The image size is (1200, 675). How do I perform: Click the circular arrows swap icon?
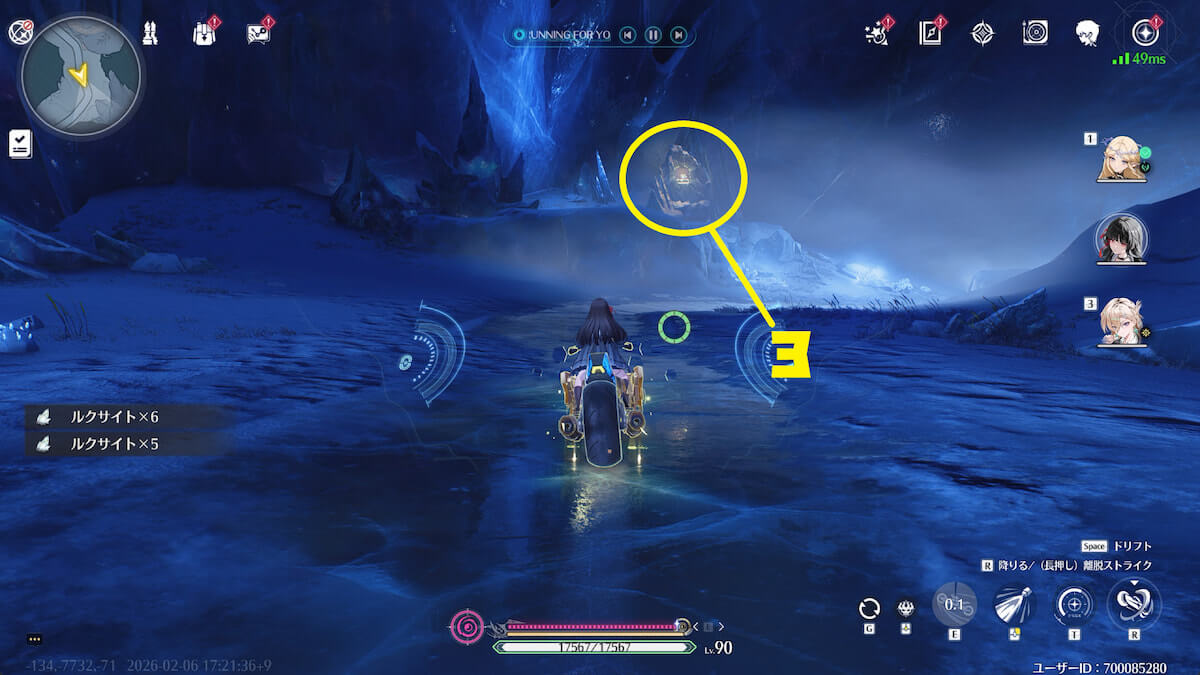pos(869,608)
